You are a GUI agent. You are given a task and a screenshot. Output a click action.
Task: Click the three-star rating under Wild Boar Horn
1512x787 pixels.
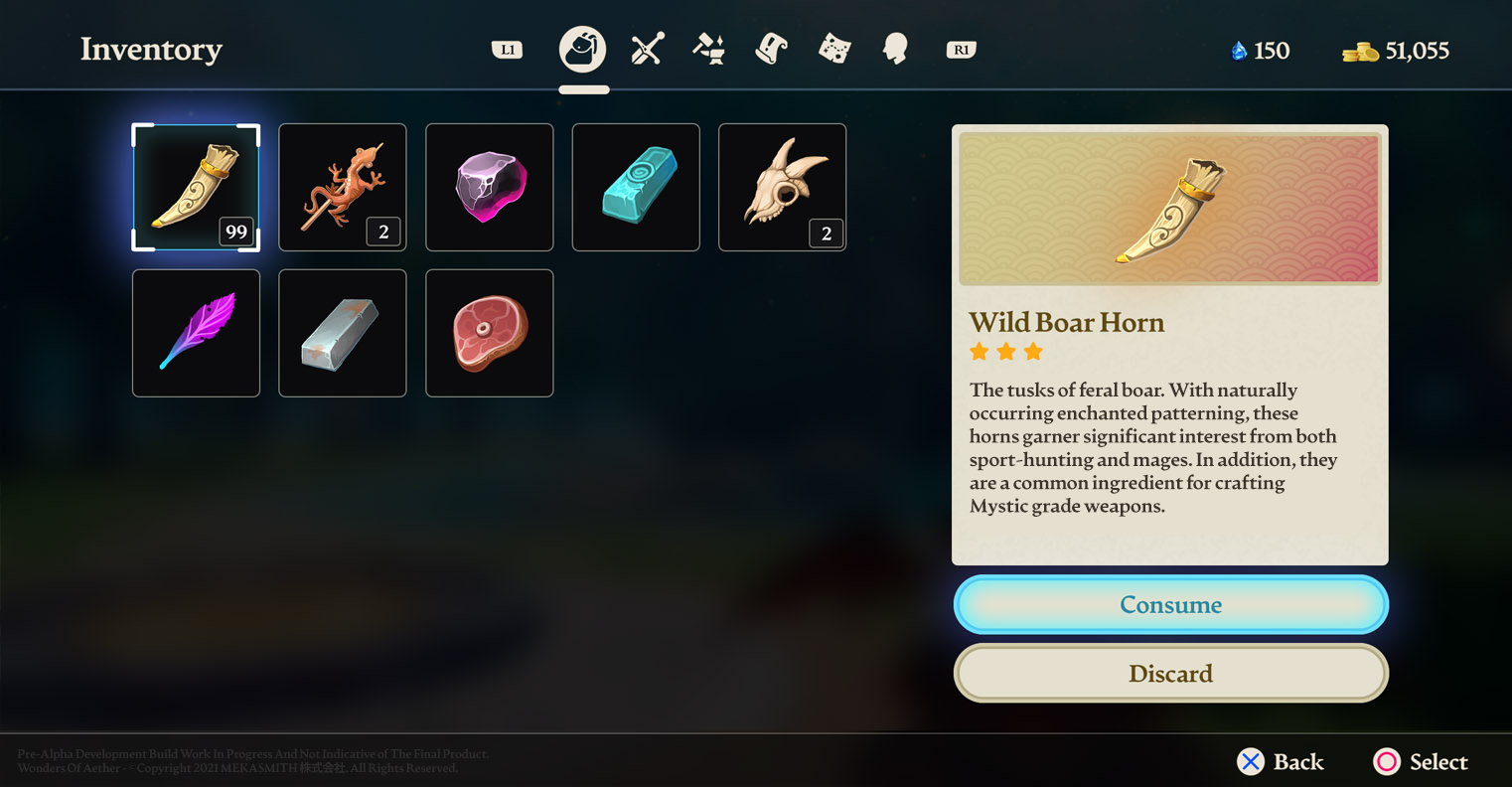tap(1004, 352)
